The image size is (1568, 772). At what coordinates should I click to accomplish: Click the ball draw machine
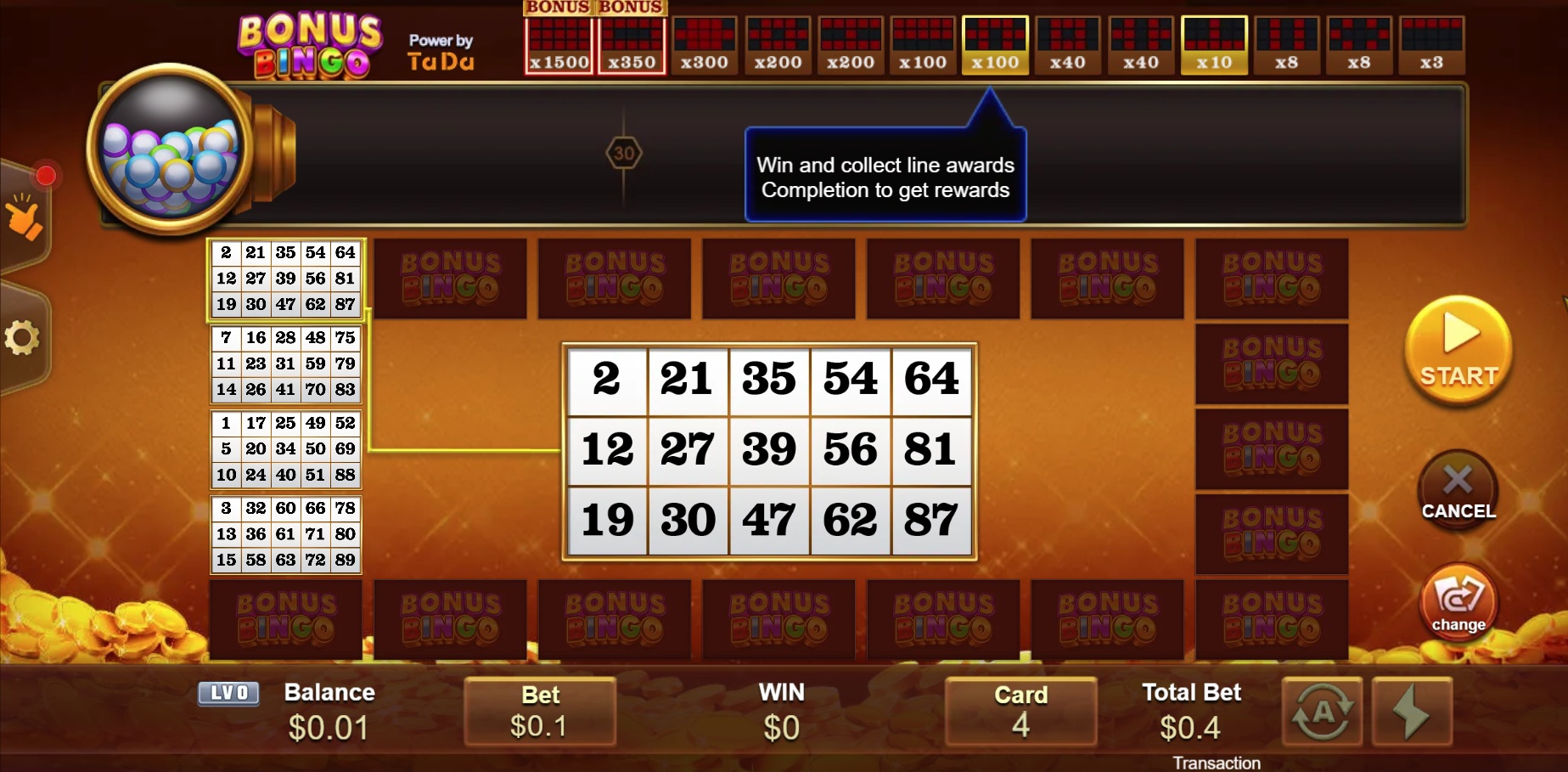pyautogui.click(x=167, y=153)
